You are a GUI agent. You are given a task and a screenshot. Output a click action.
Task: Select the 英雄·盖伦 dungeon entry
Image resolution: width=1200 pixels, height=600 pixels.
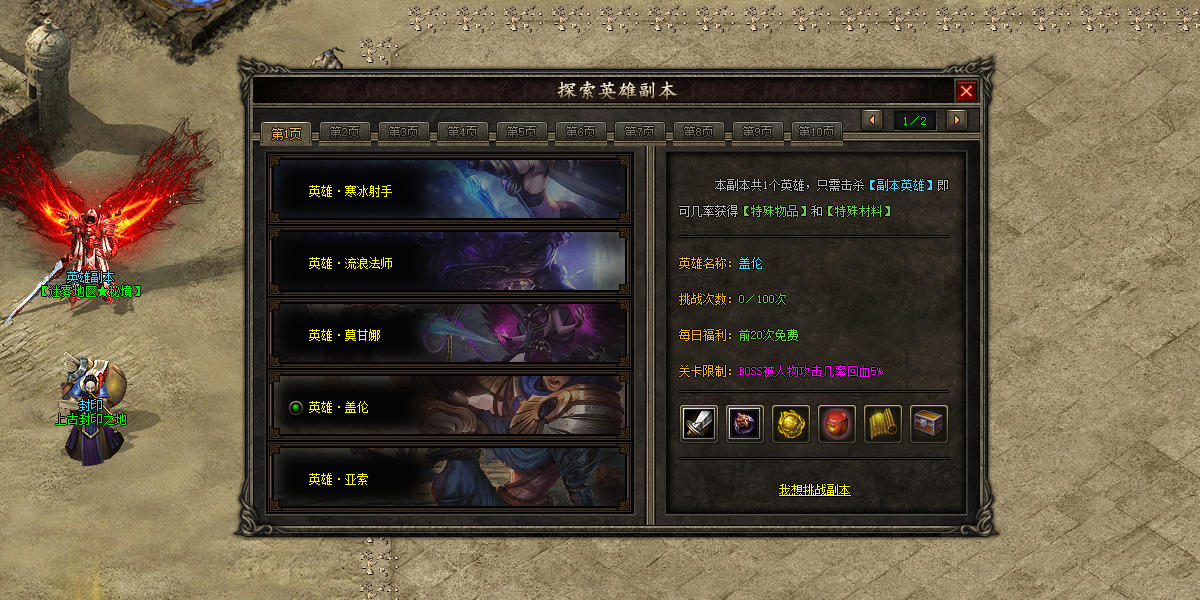(449, 408)
